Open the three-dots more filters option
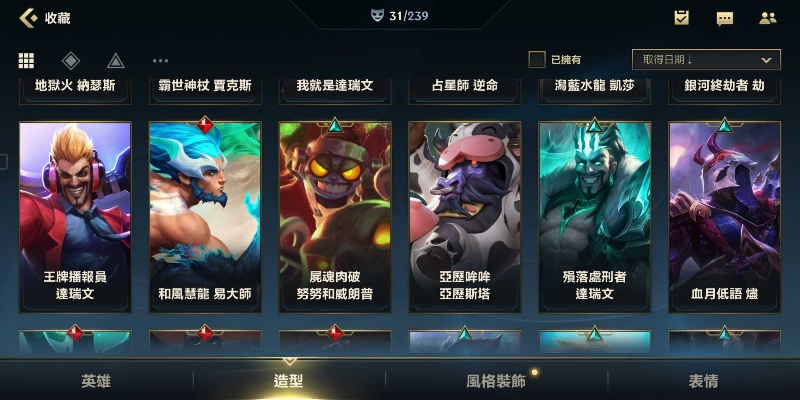This screenshot has height=400, width=800. click(160, 61)
